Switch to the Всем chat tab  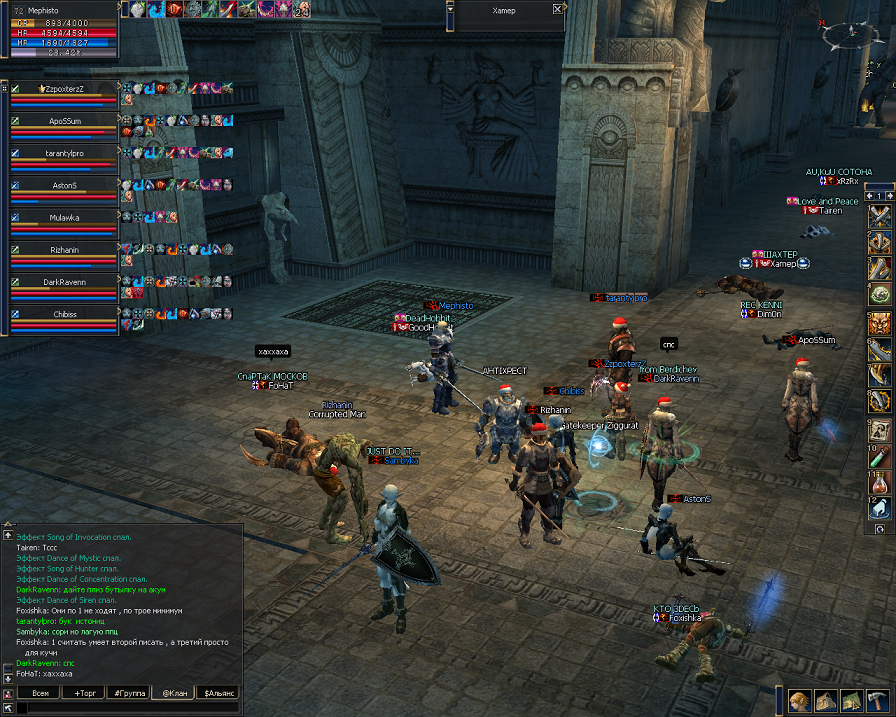40,692
